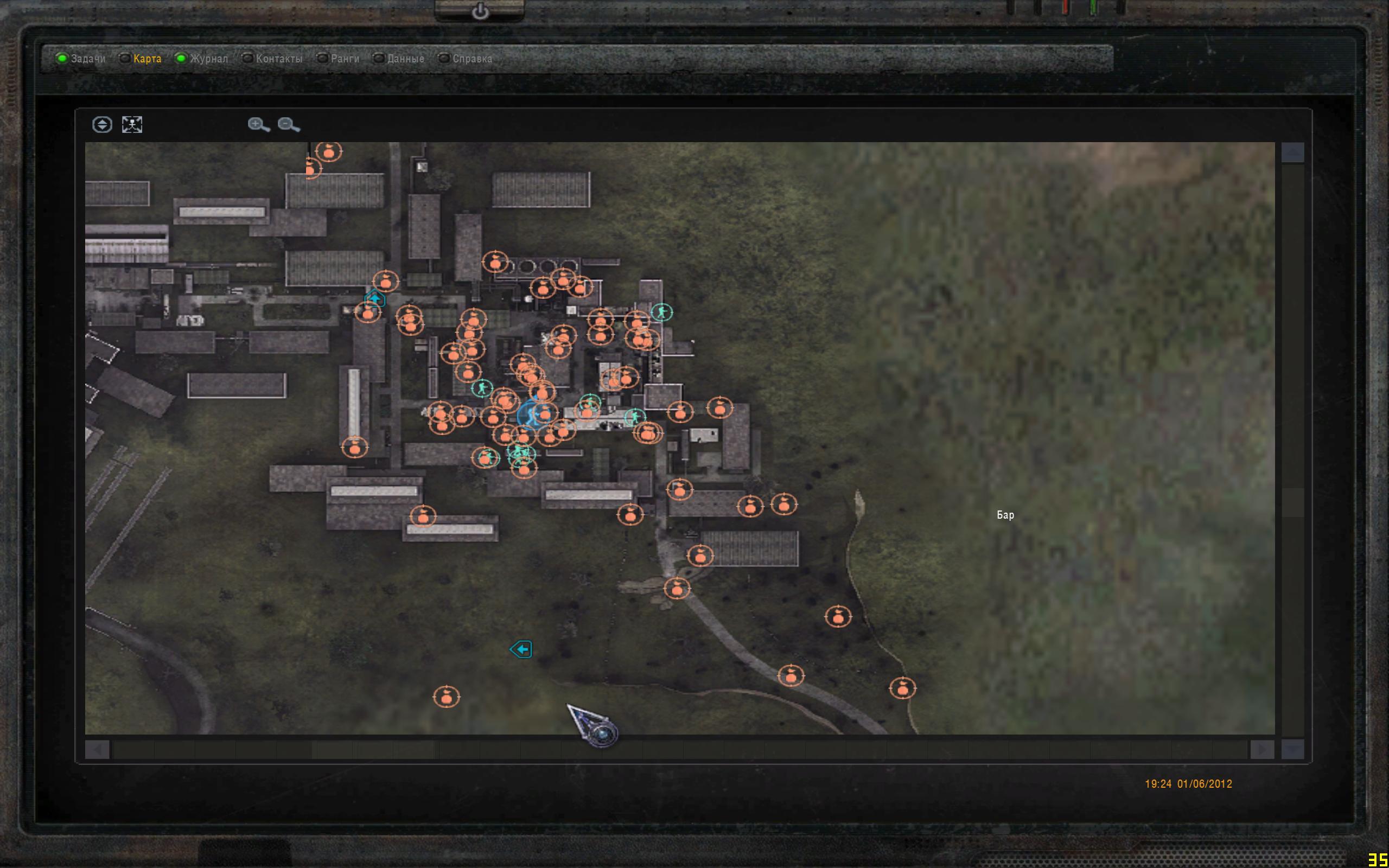This screenshot has height=868, width=1389.
Task: Switch to the Карта tab
Action: pos(147,59)
